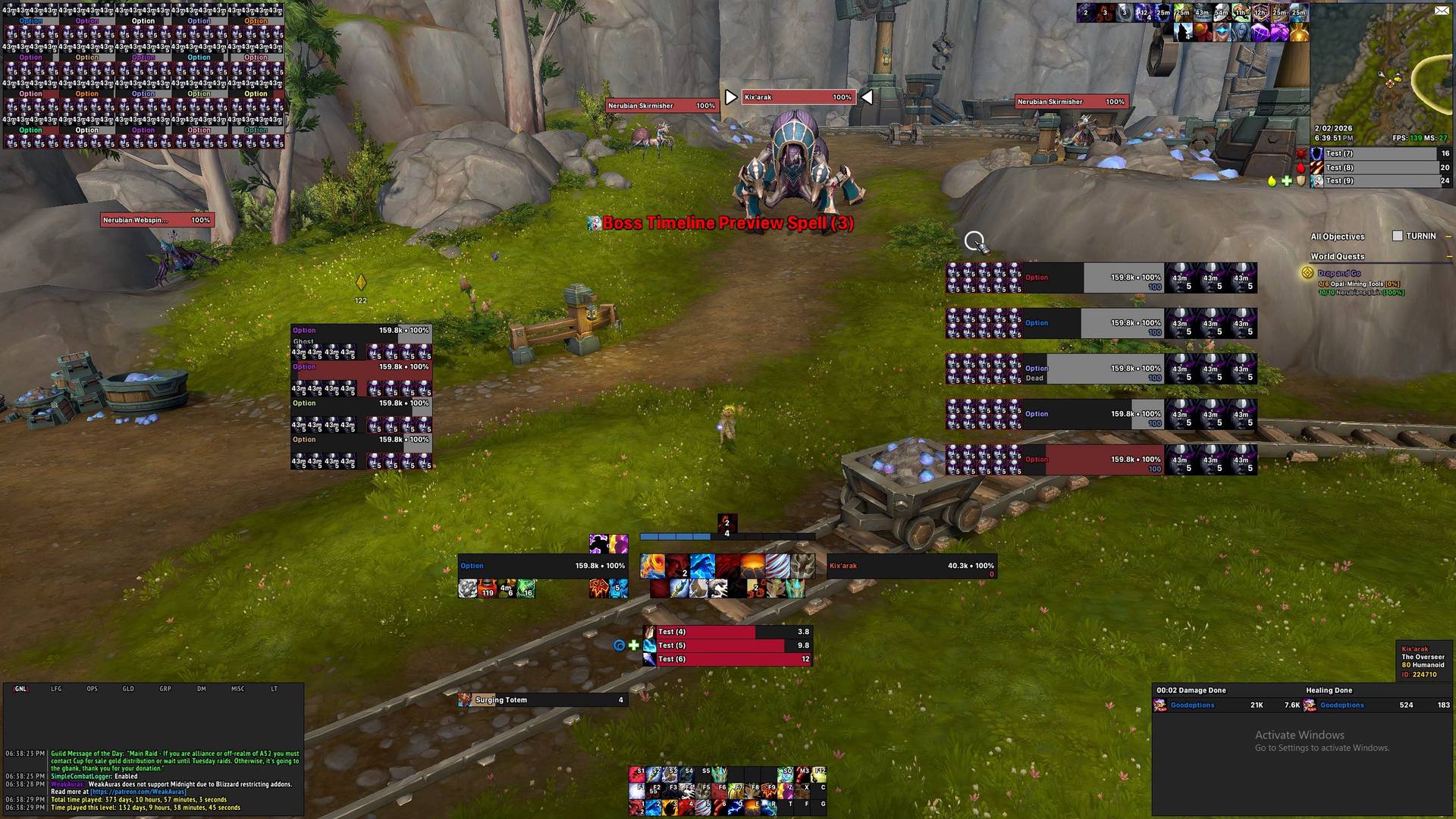Activate the lava eruption ability icon

(x=753, y=566)
